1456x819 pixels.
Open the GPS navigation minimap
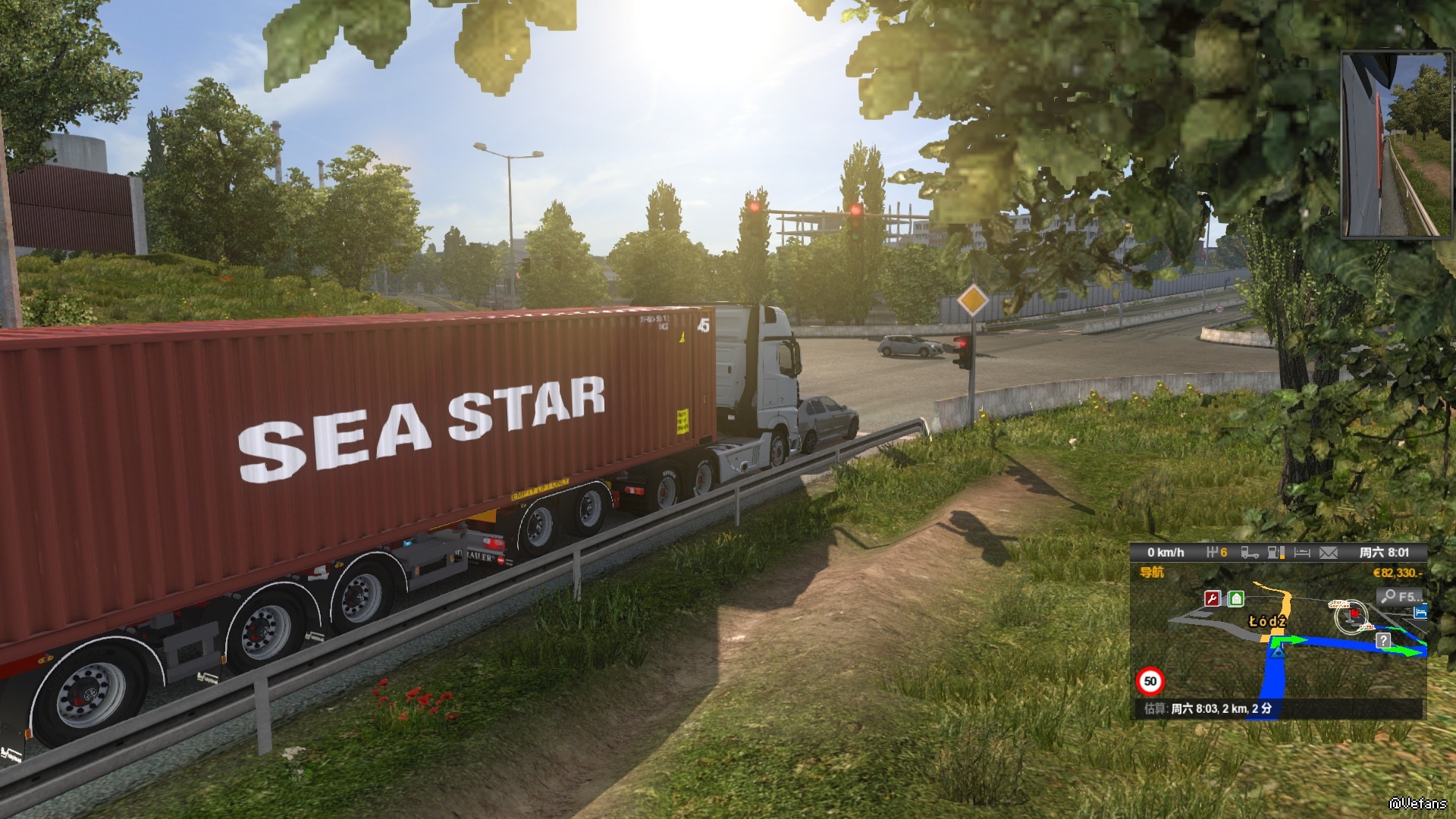coord(1278,652)
